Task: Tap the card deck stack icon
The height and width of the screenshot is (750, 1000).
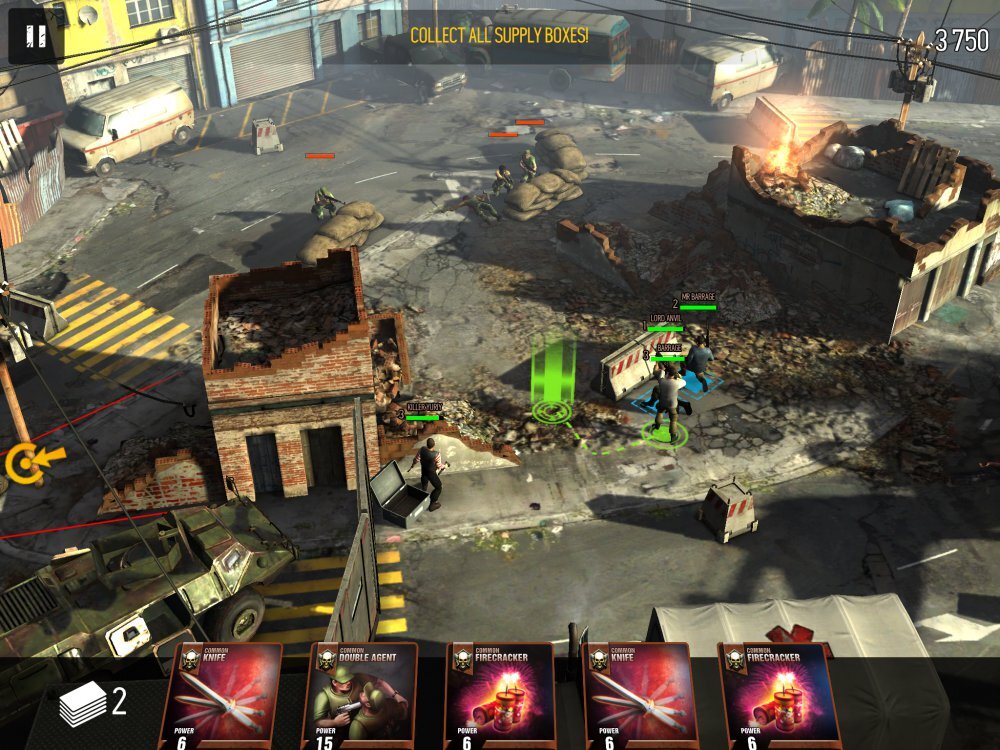Action: coord(82,704)
